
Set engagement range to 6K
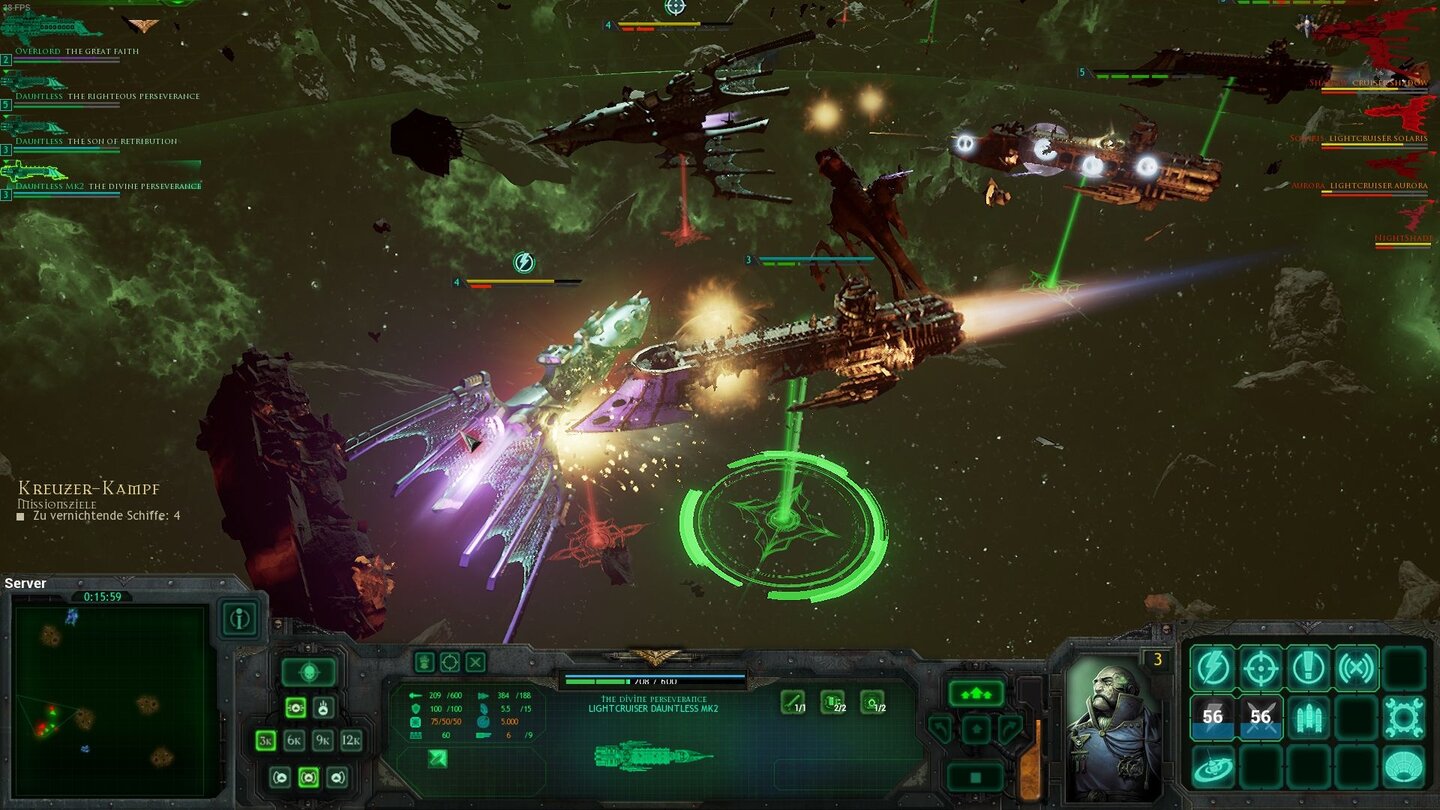click(294, 741)
